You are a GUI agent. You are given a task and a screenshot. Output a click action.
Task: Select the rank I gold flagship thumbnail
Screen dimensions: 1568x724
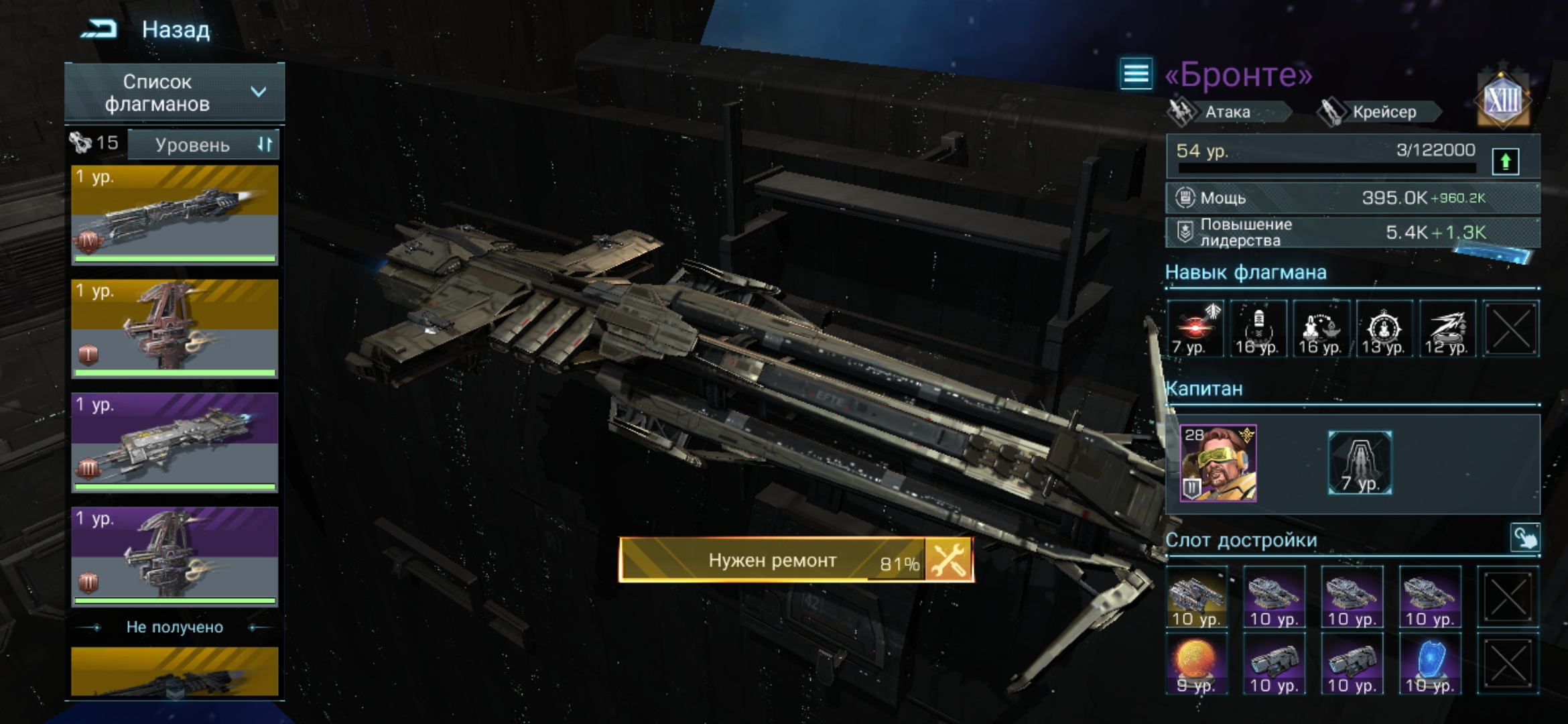pos(174,328)
